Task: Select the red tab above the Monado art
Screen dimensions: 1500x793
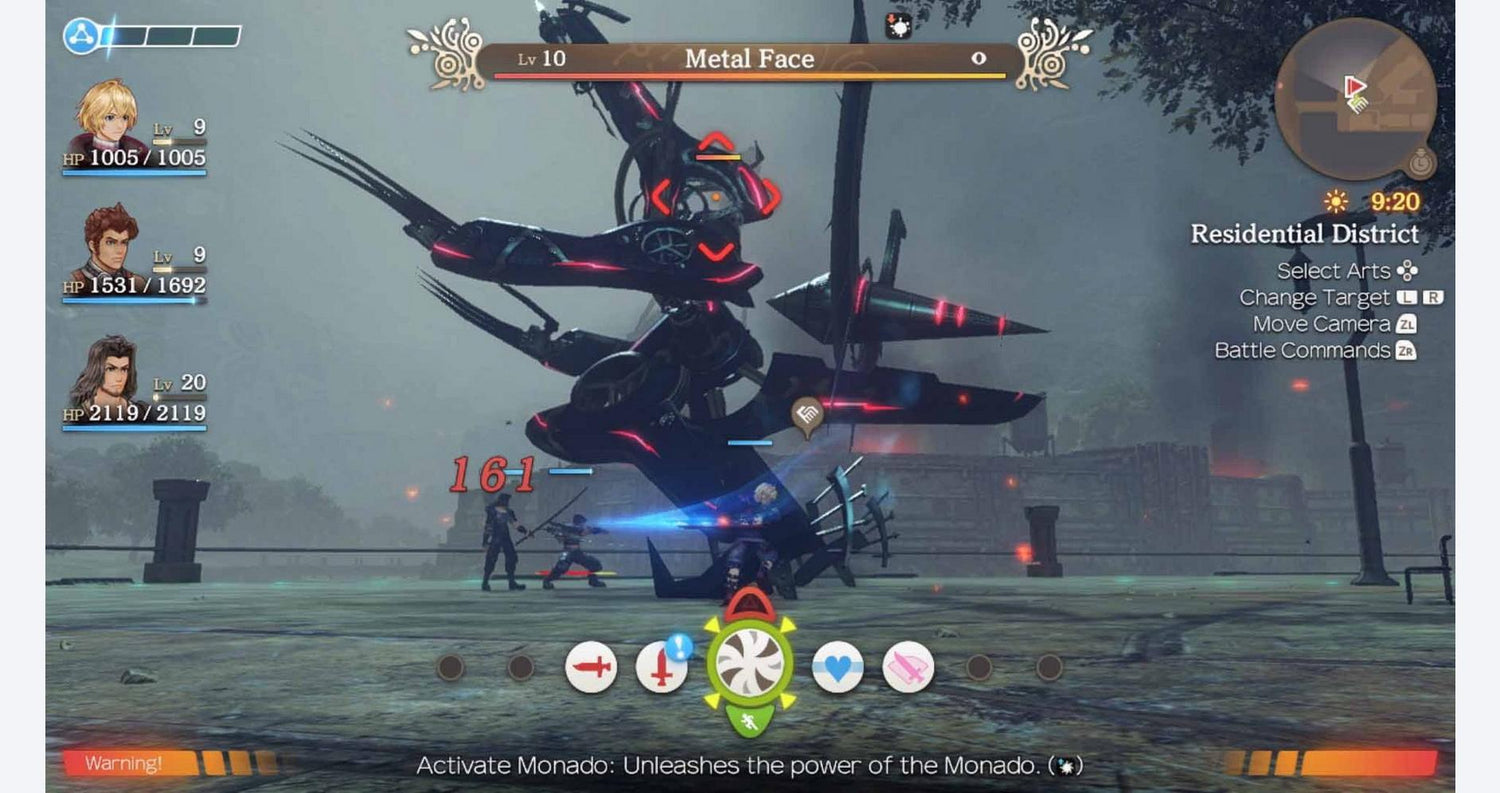Action: pyautogui.click(x=750, y=604)
